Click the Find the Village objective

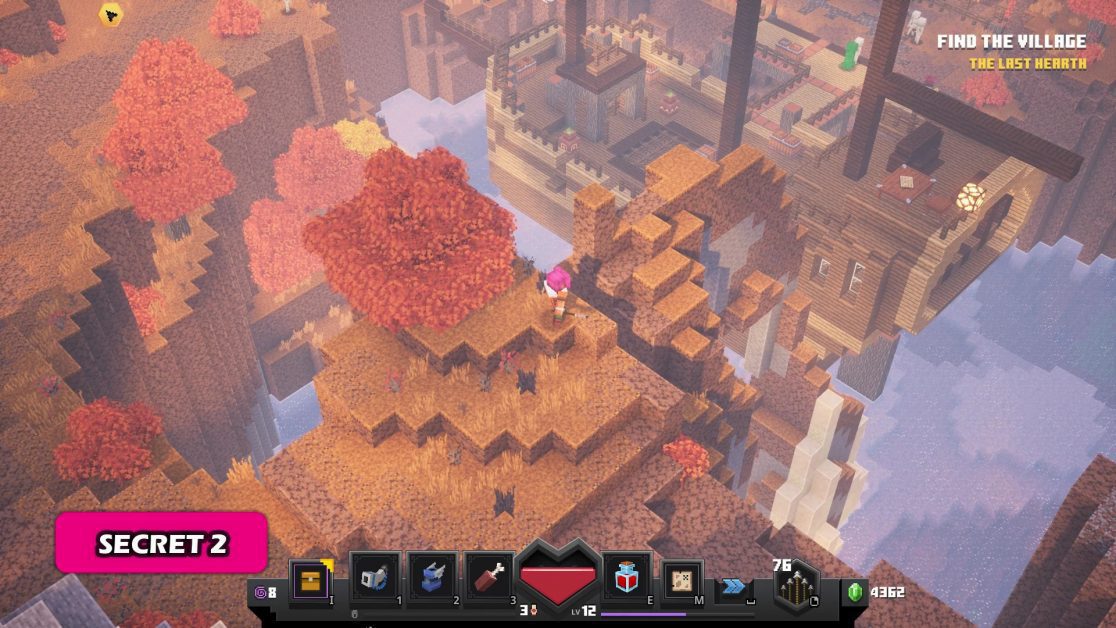point(1010,42)
